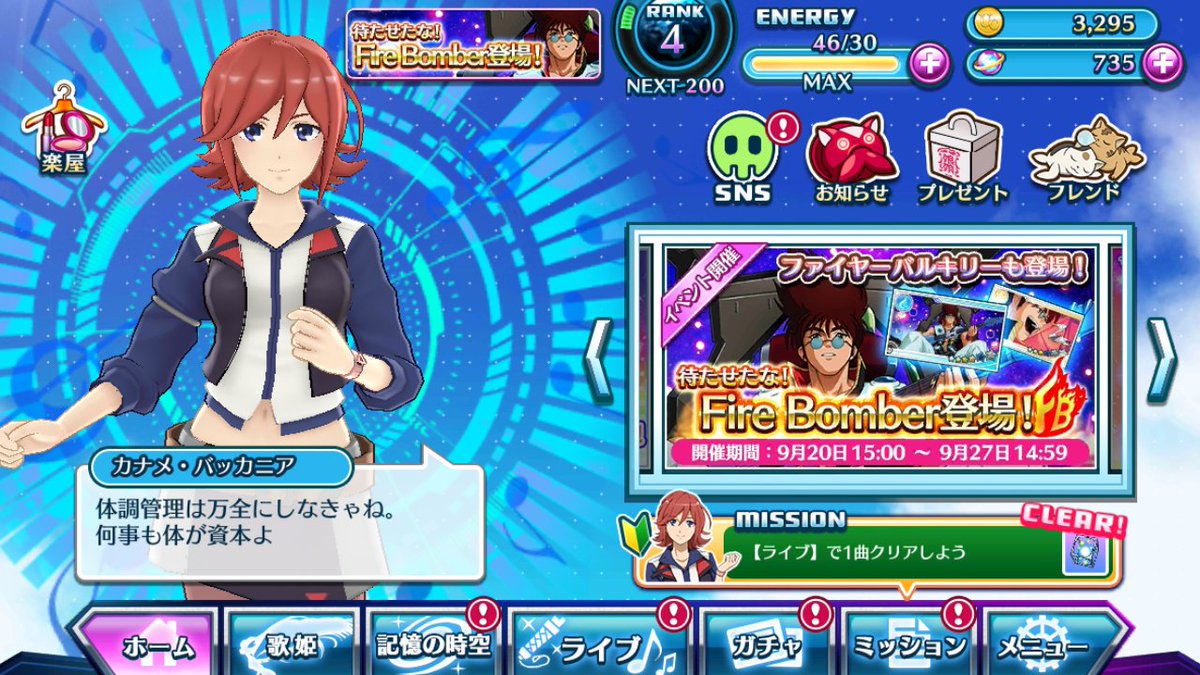Select the ホーム home tab
Image resolution: width=1200 pixels, height=675 pixels.
[148, 645]
